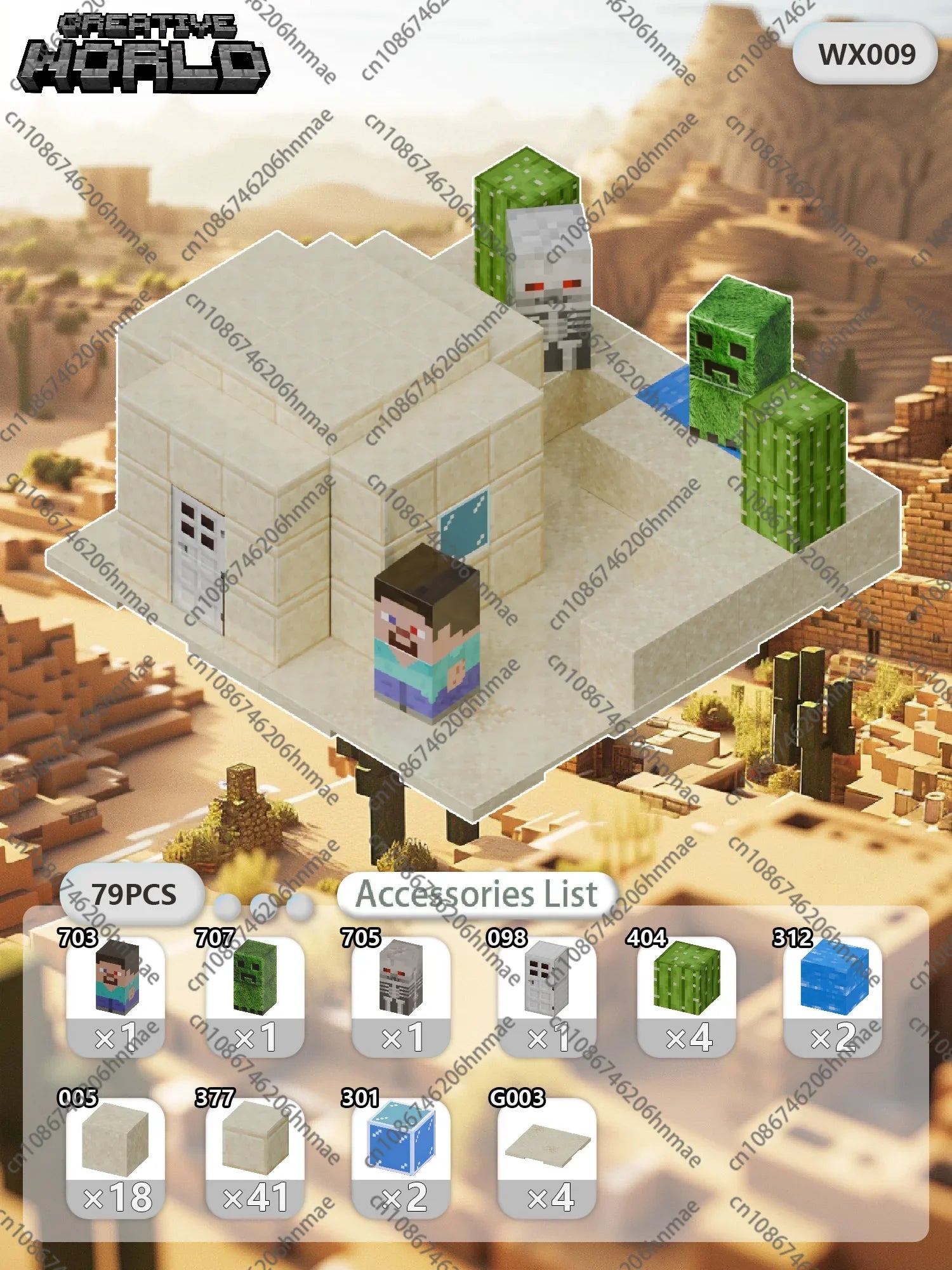Image resolution: width=952 pixels, height=1270 pixels.
Task: Select the white door piece 098
Action: coord(547,994)
